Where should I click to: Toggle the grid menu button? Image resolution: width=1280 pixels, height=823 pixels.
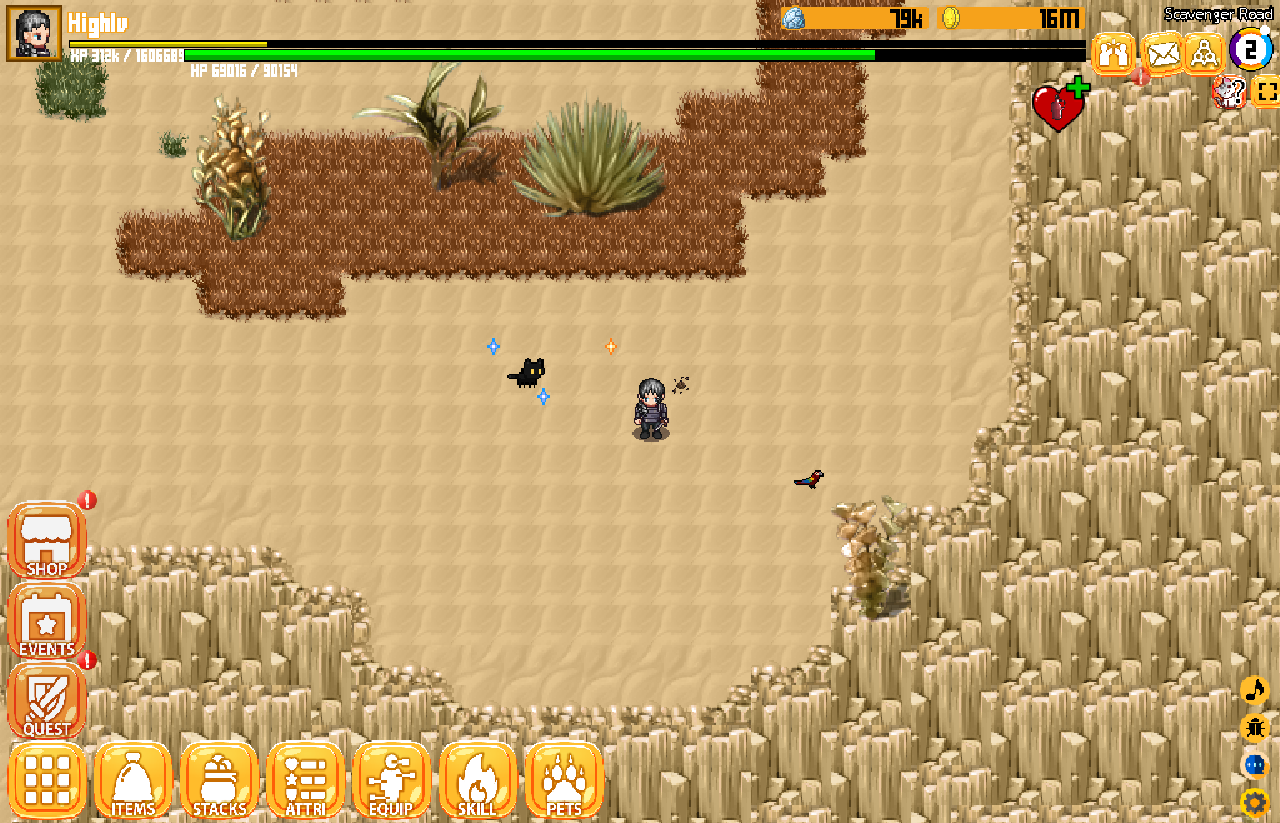tap(47, 780)
